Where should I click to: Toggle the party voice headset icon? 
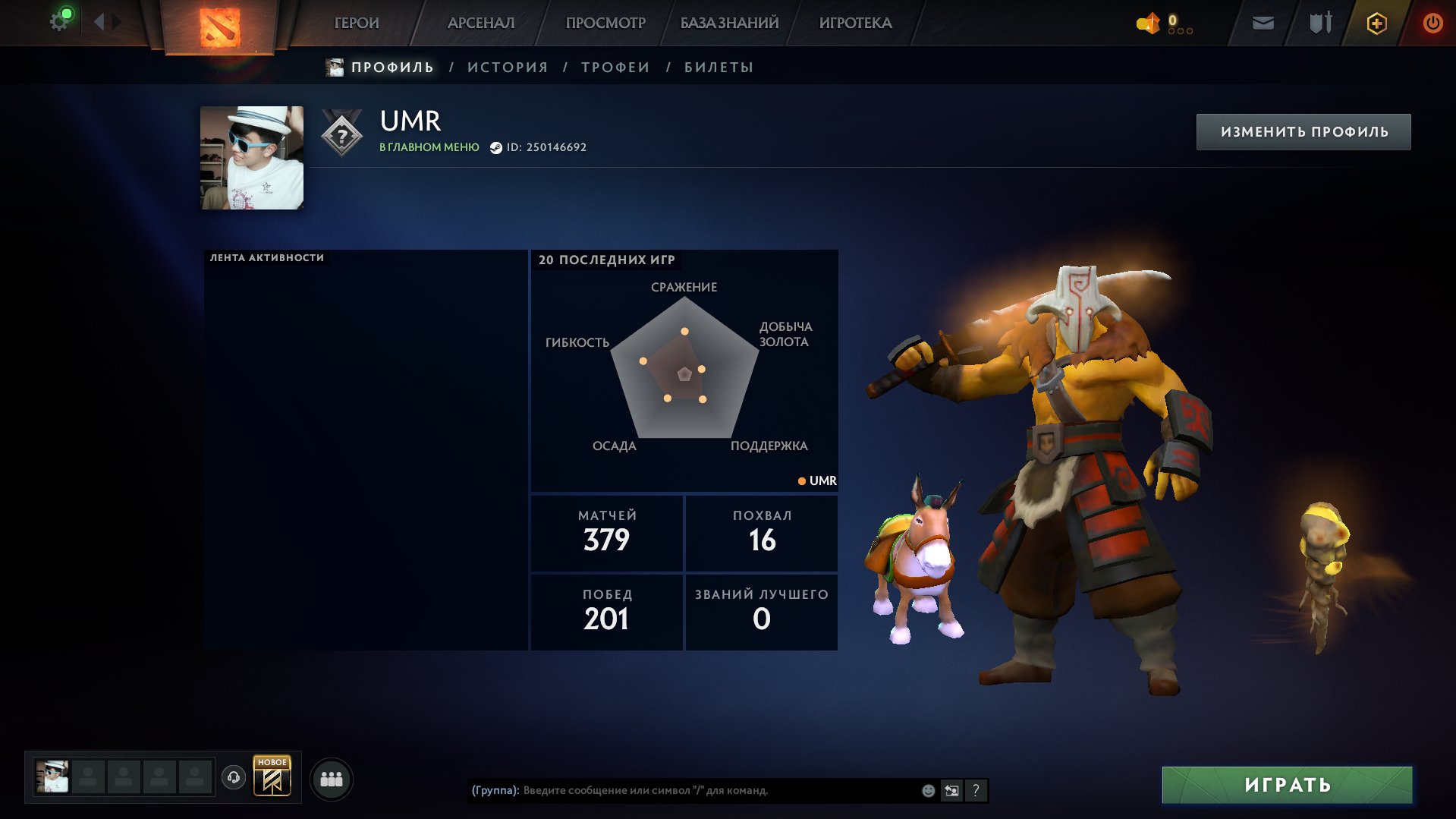pos(234,777)
